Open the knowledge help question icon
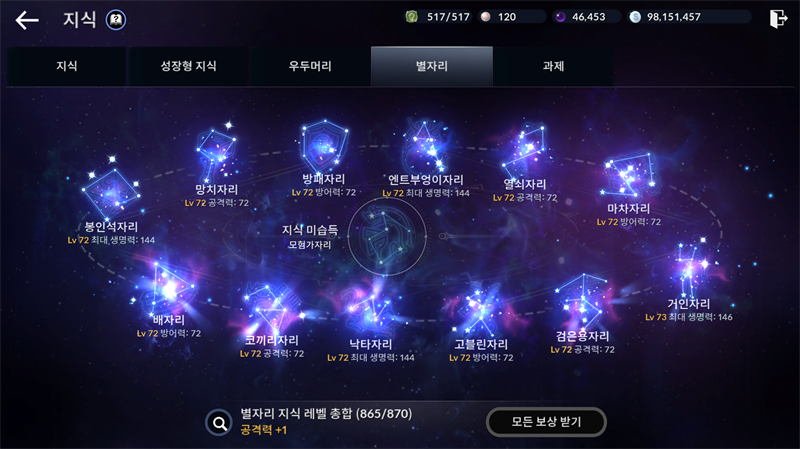Screen dimensions: 800x449 (116, 19)
